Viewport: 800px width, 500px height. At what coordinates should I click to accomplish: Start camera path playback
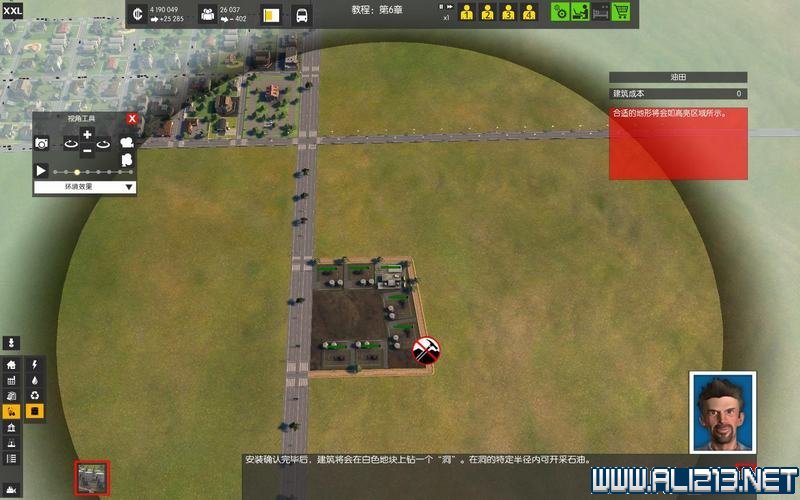(x=42, y=171)
